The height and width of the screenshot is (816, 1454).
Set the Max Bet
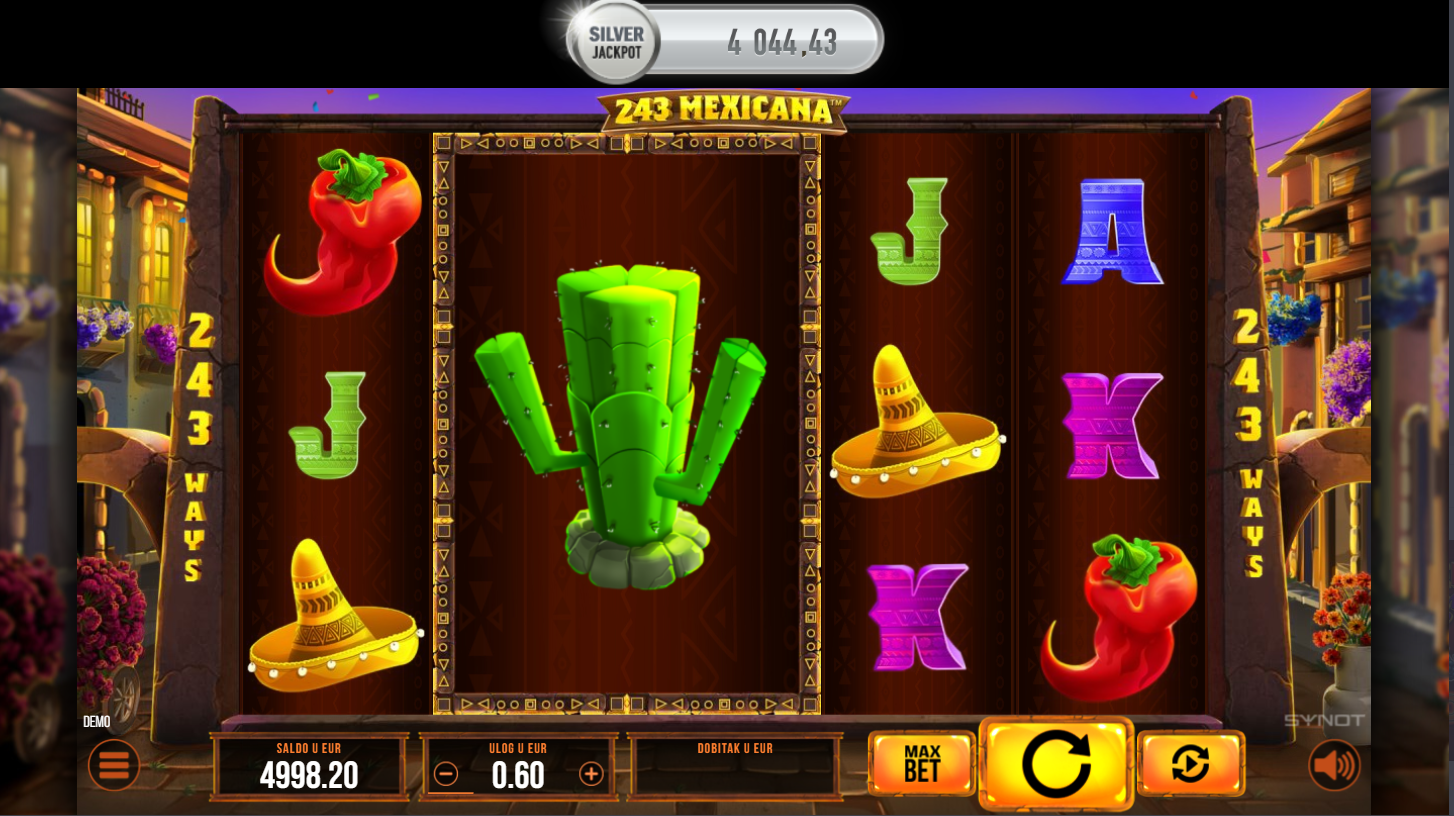[921, 764]
